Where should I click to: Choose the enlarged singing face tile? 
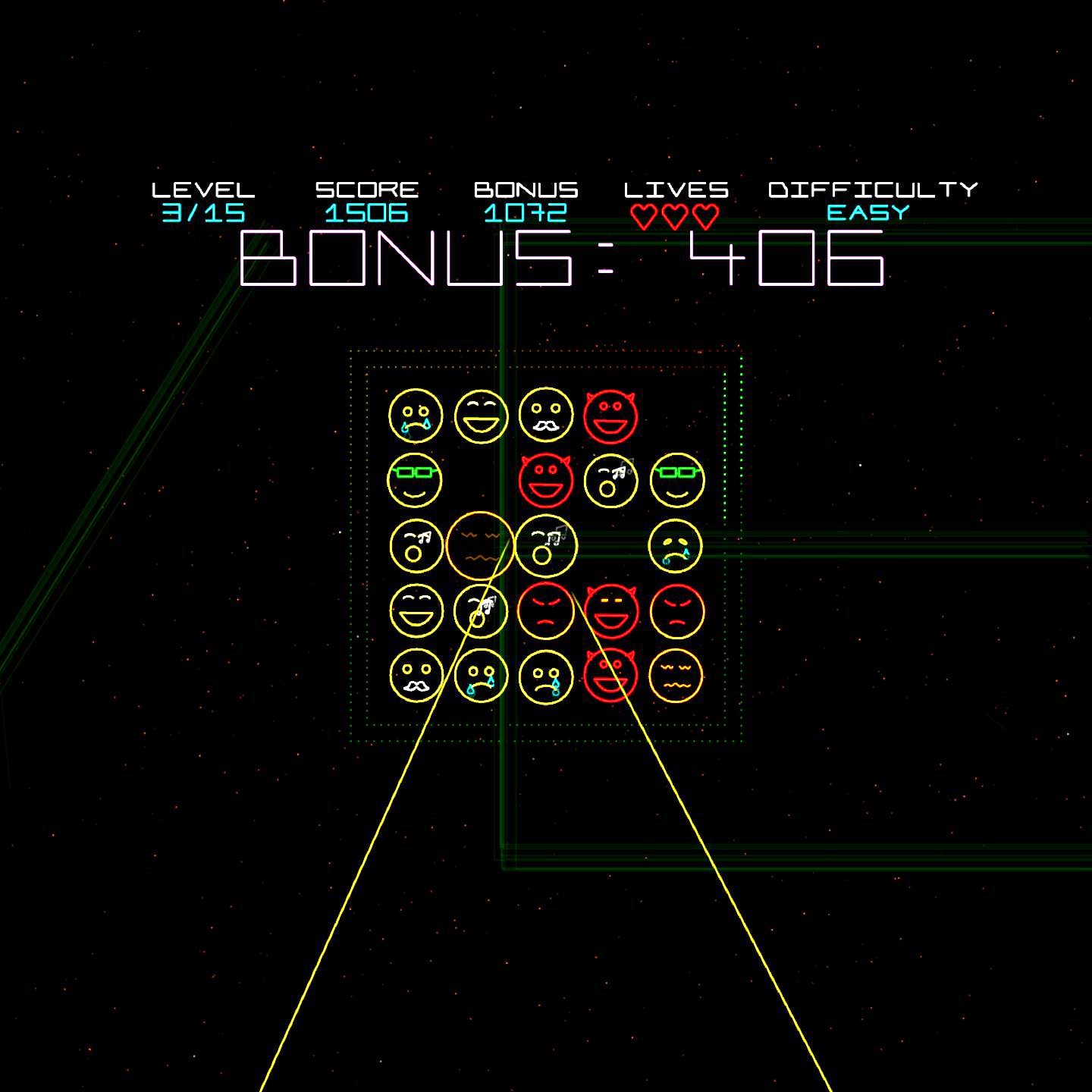pos(545,546)
